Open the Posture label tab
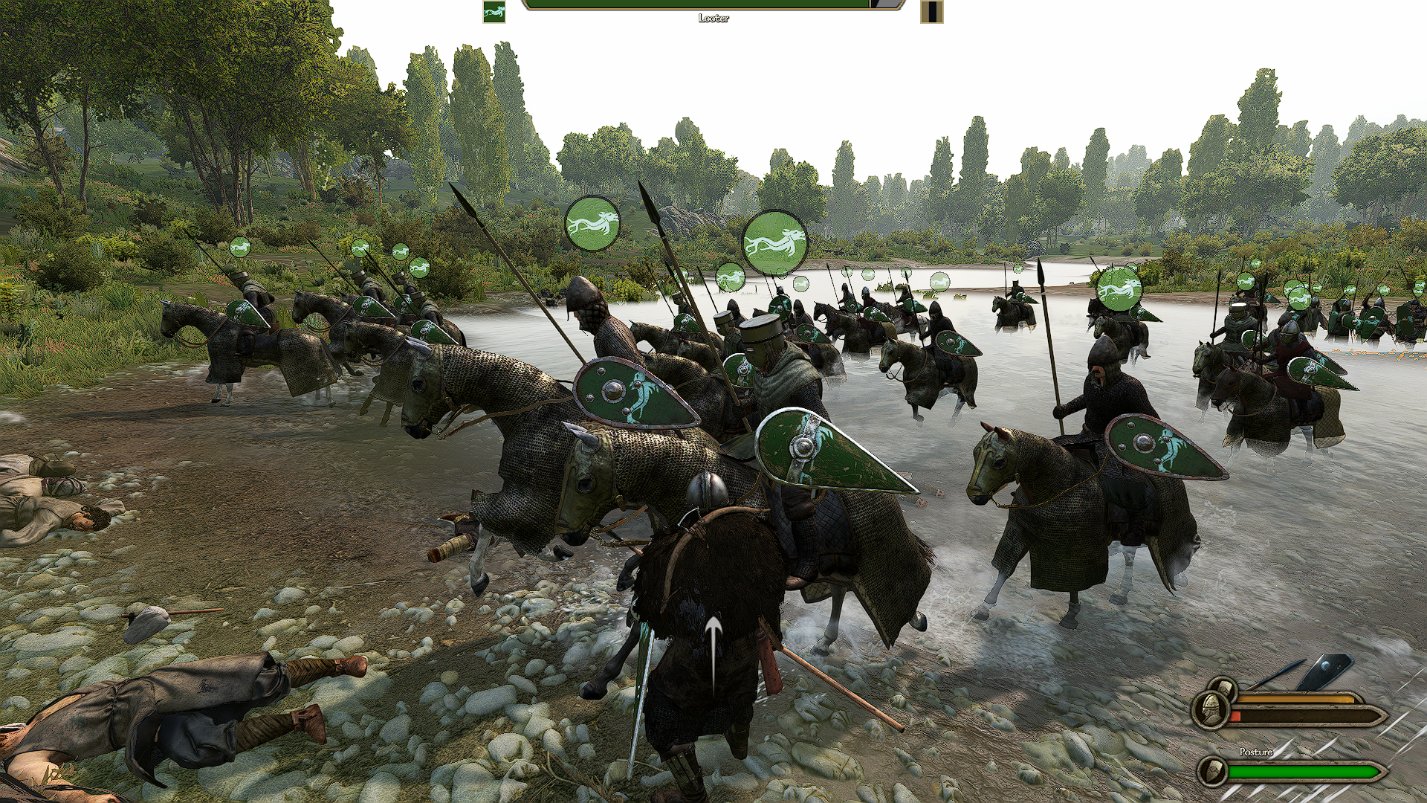Viewport: 1427px width, 803px height. tap(1256, 752)
